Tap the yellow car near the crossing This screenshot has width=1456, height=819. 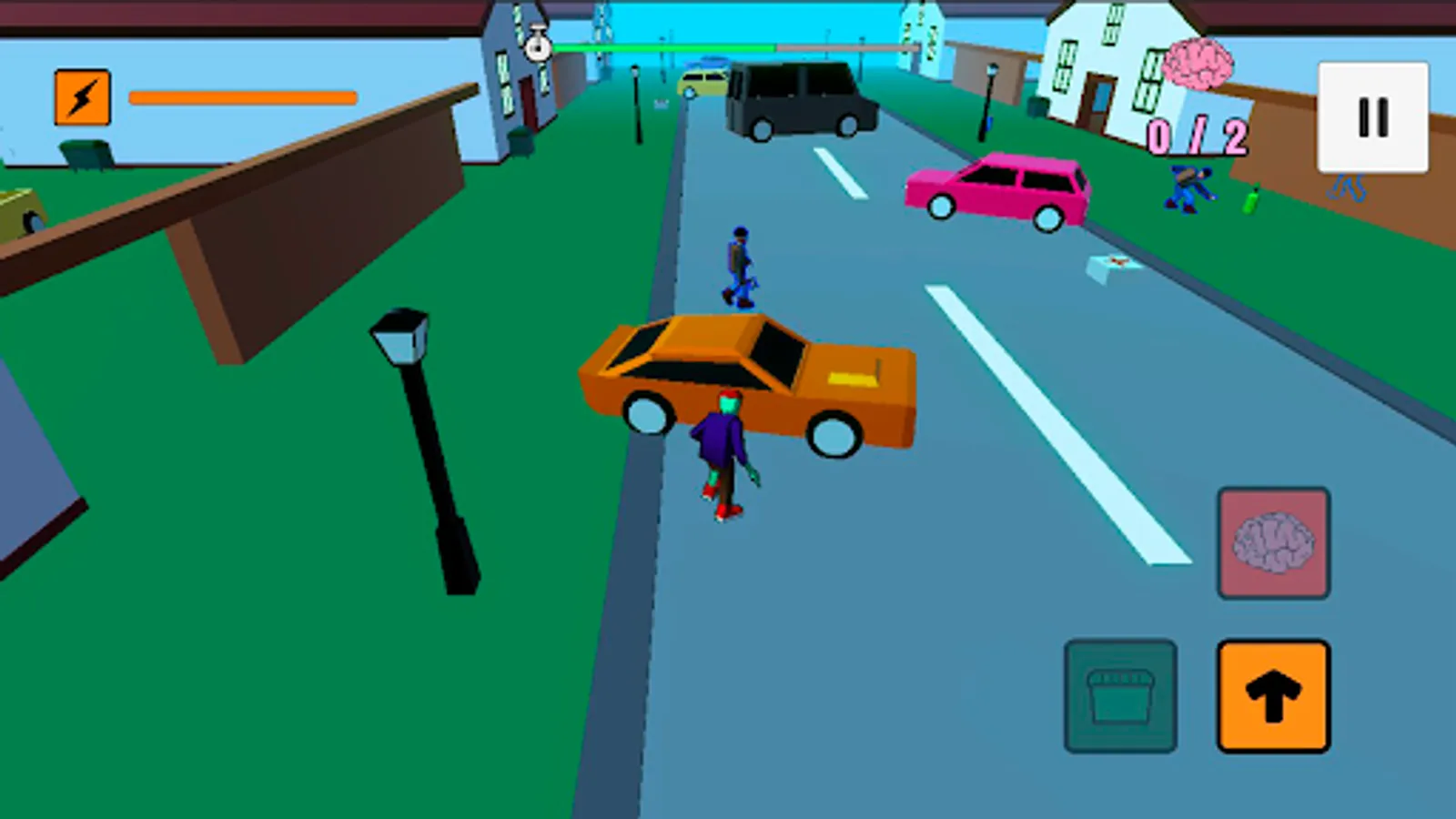pyautogui.click(x=701, y=84)
